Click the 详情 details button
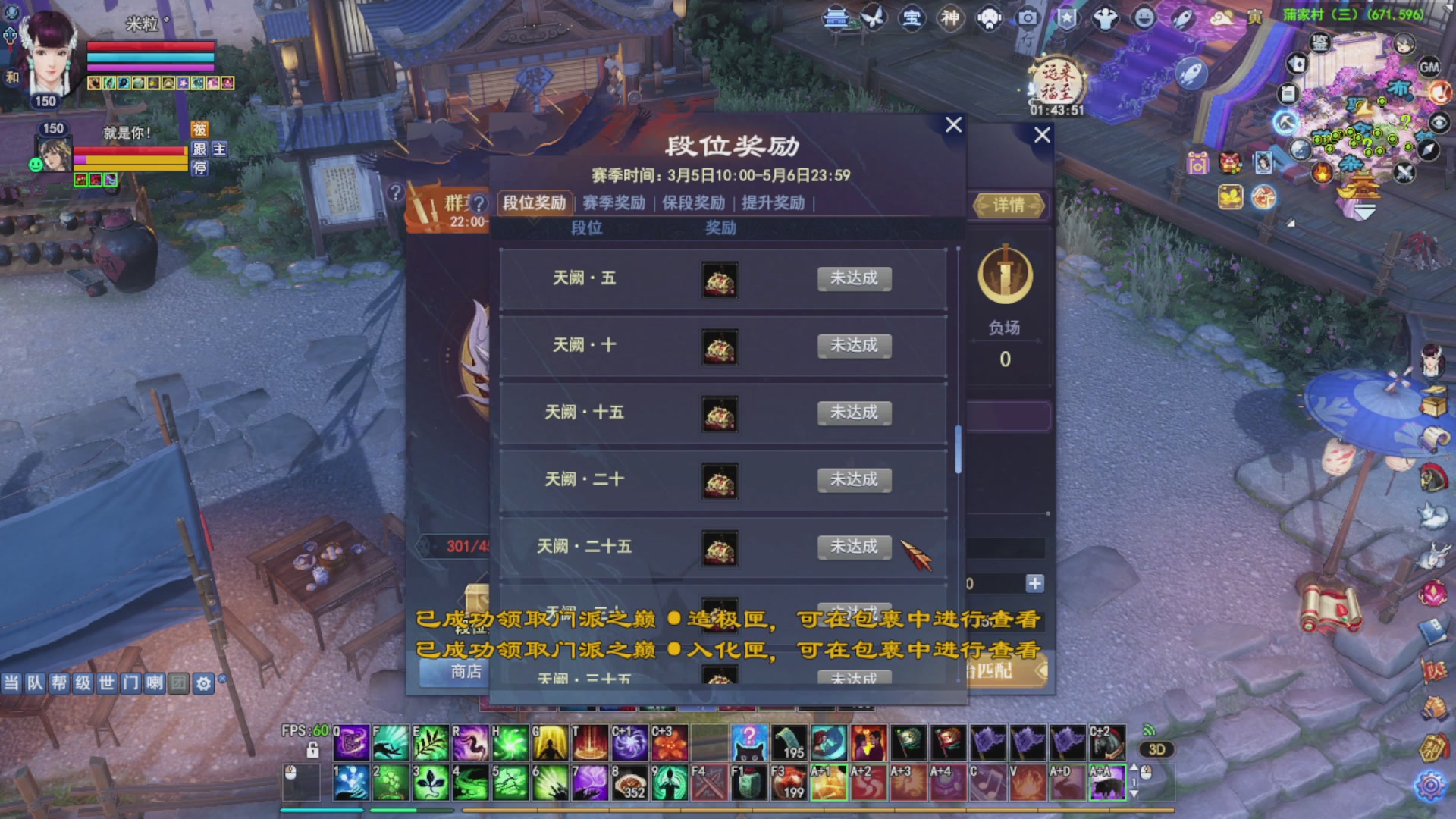The width and height of the screenshot is (1456, 819). tap(1009, 206)
